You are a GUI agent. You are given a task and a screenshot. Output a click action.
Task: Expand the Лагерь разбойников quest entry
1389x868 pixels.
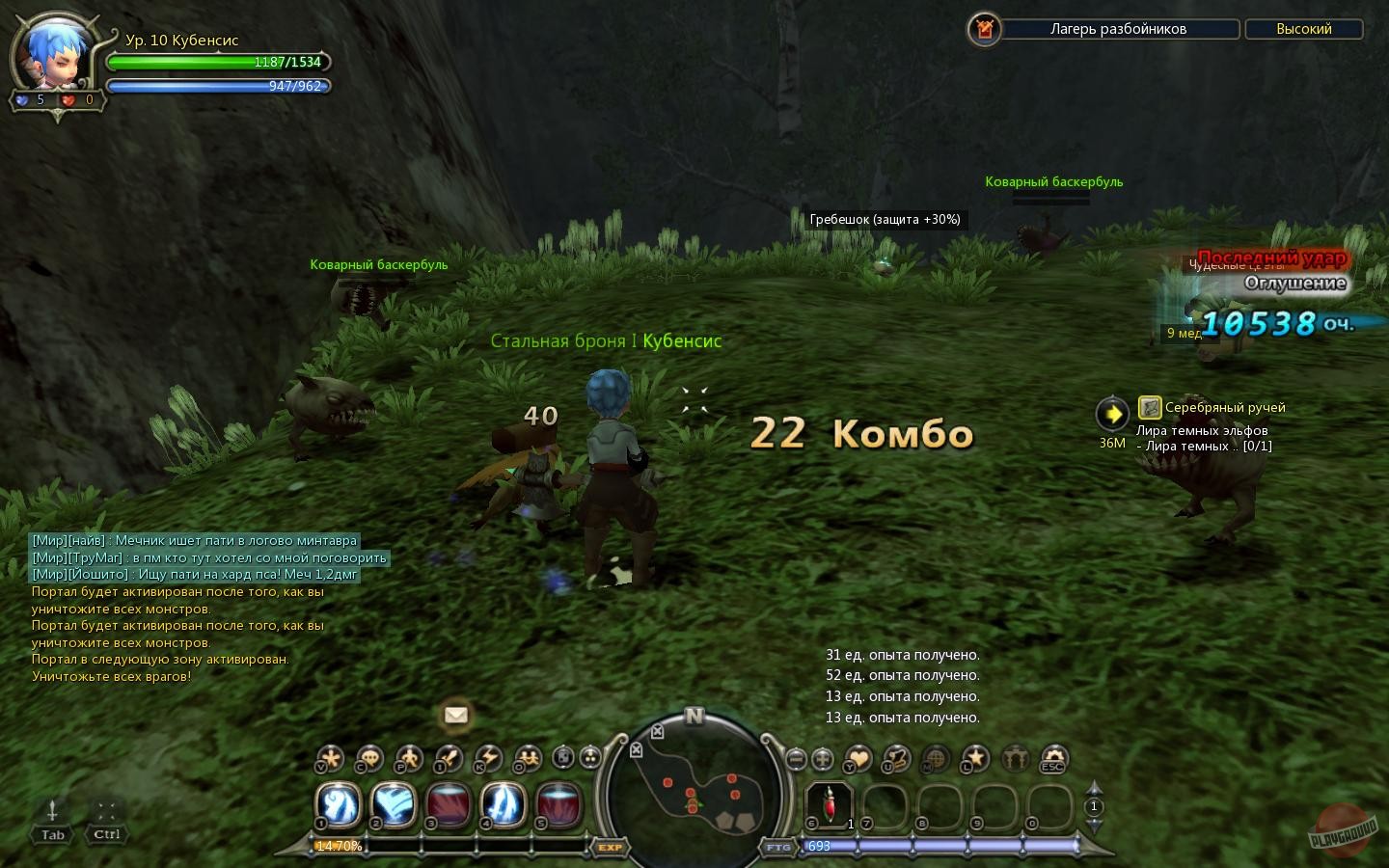click(1119, 29)
